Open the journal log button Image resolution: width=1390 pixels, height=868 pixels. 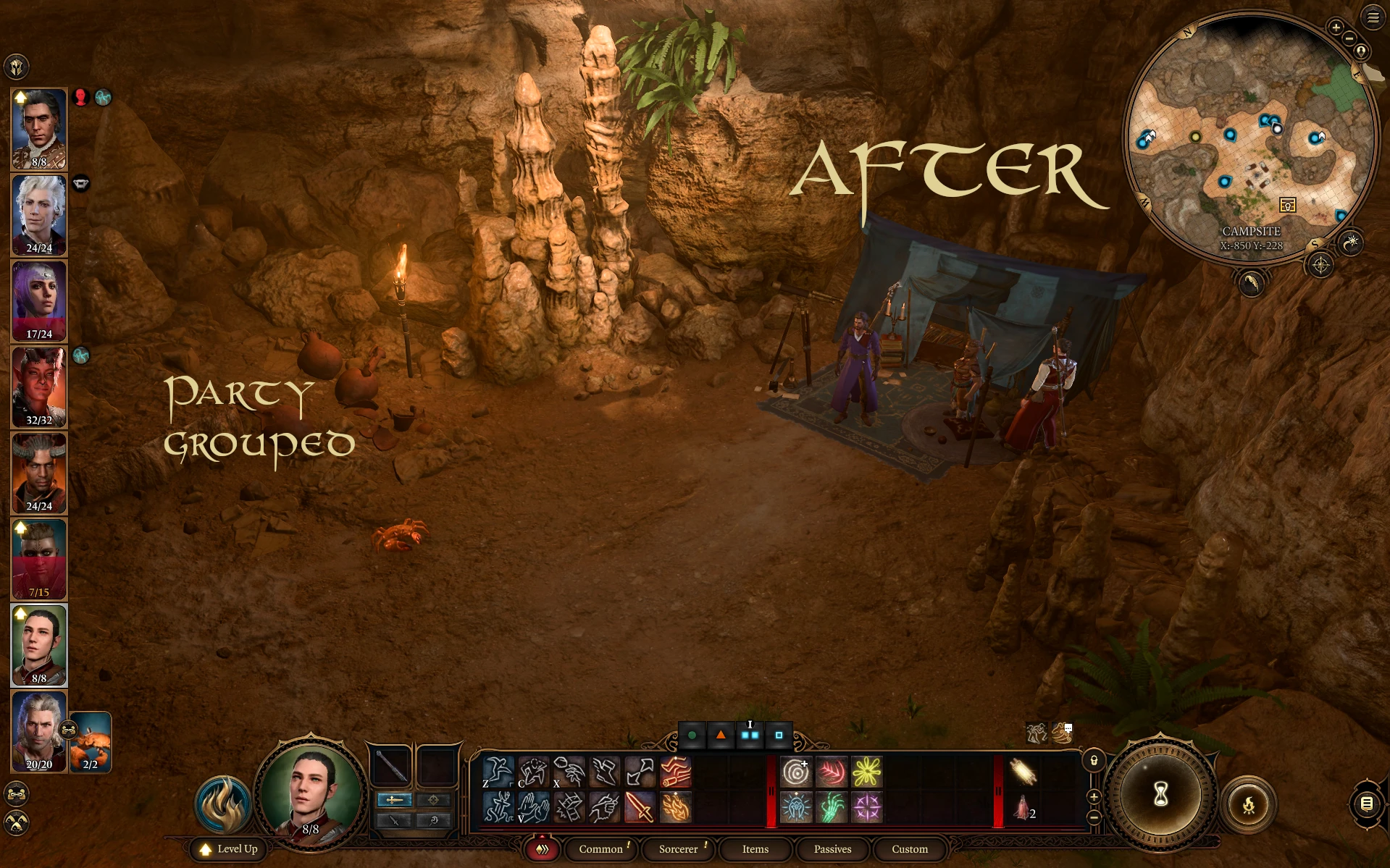tap(1366, 804)
